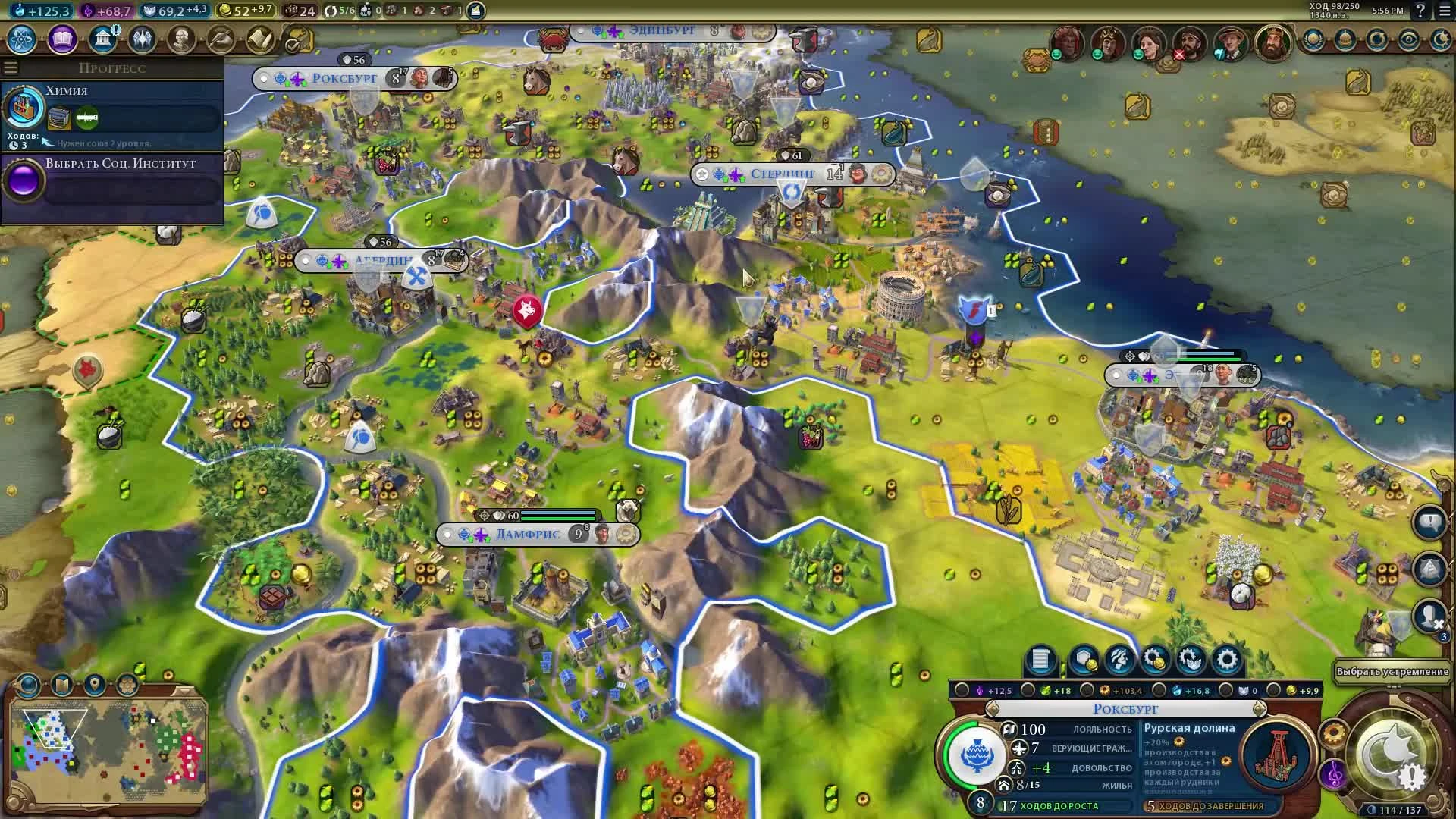Open the citizen management icon in city panel
The height and width of the screenshot is (819, 1456).
1120,659
